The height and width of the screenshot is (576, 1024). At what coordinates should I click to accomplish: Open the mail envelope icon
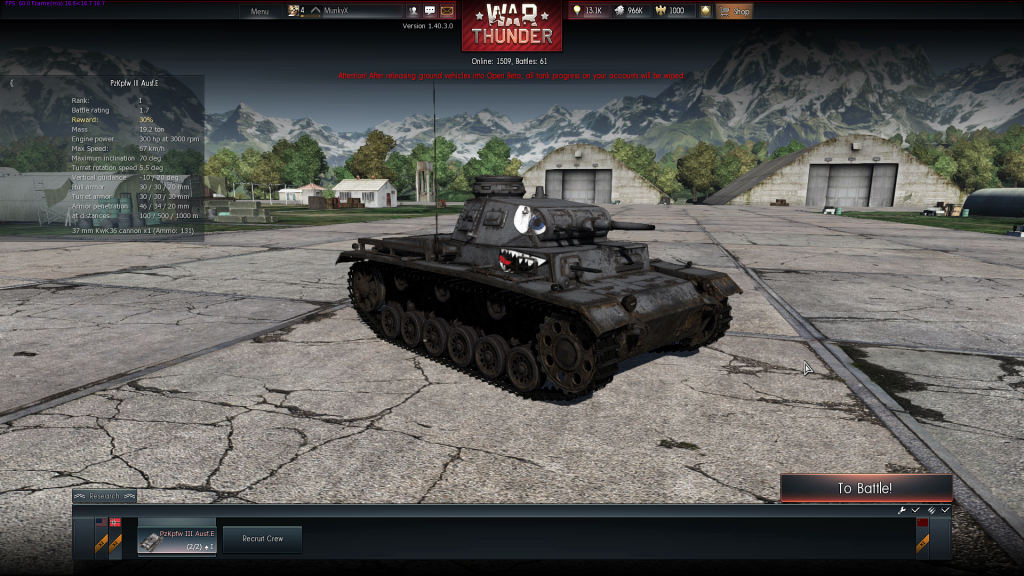447,11
